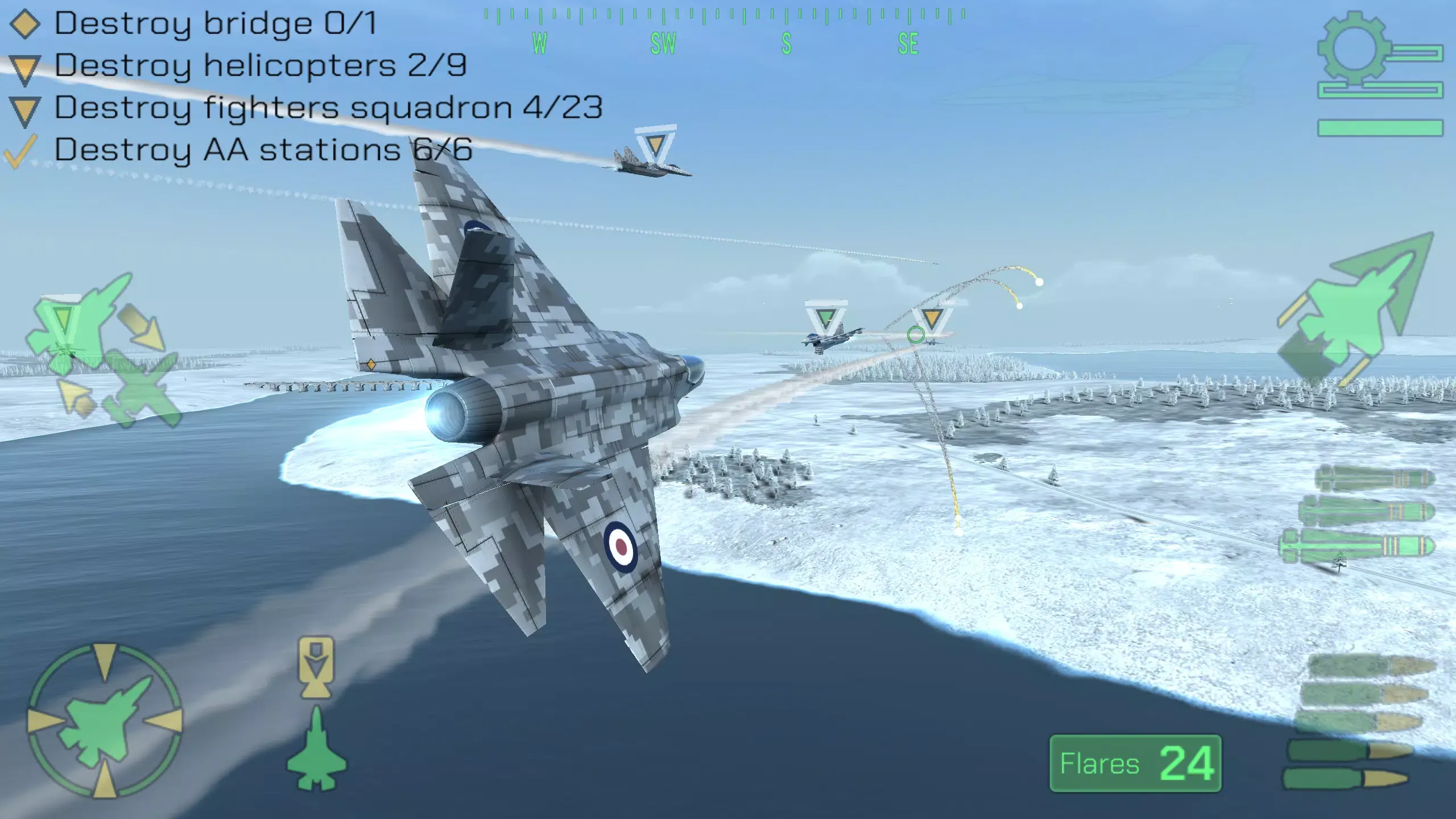This screenshot has width=1456, height=819.
Task: Toggle the 'Destroy fighters squadron' objective triangle
Action: tap(23, 109)
